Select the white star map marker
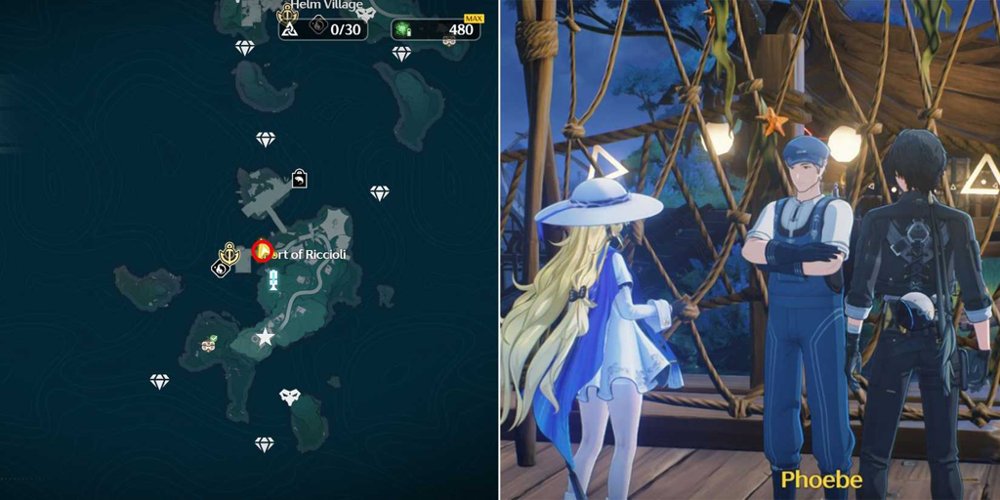The image size is (1000, 500). (x=265, y=338)
